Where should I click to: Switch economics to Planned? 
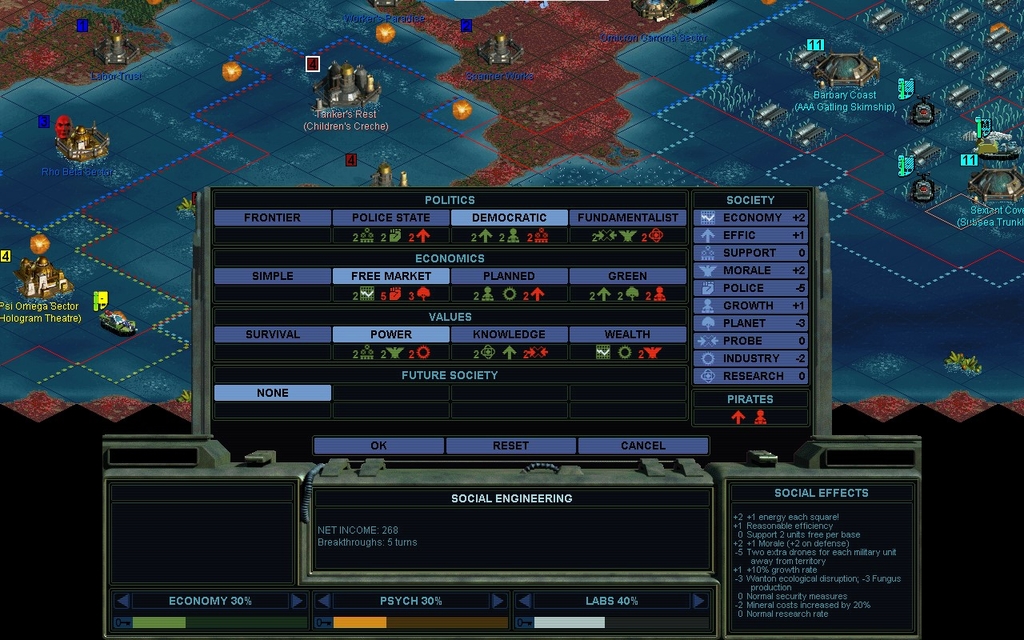[x=509, y=276]
